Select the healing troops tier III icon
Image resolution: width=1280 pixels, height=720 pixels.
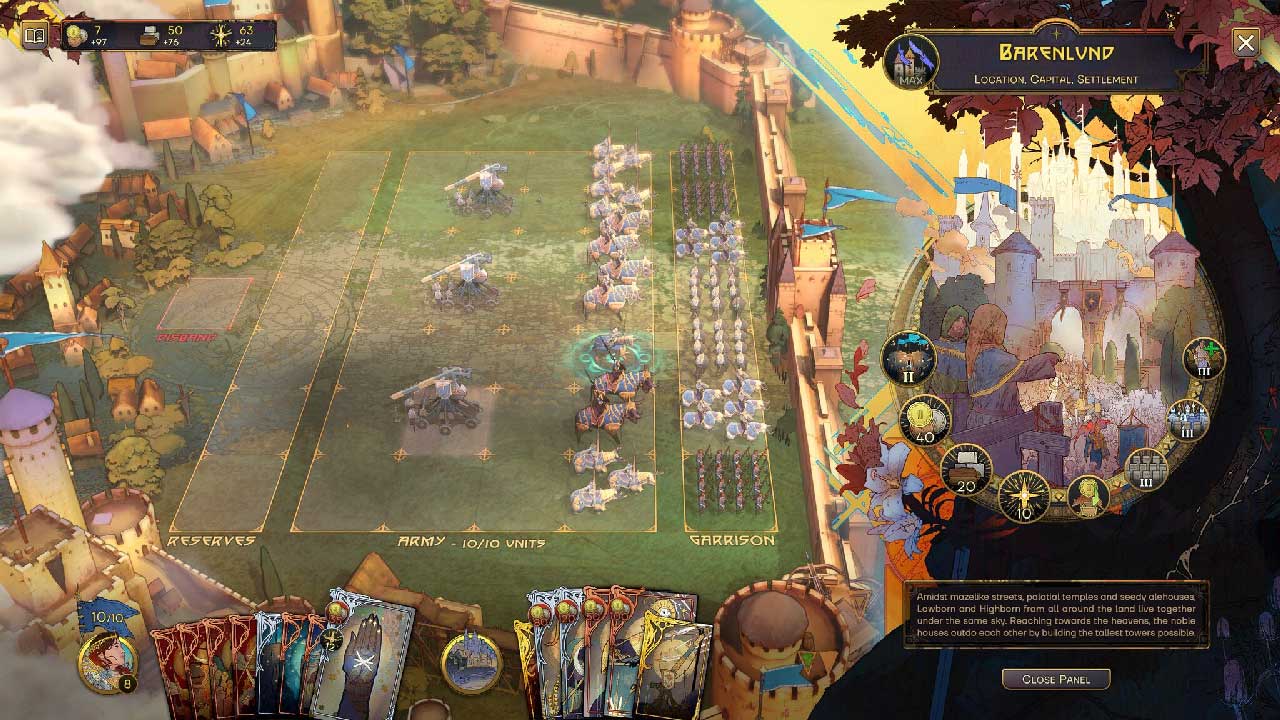pyautogui.click(x=1204, y=358)
